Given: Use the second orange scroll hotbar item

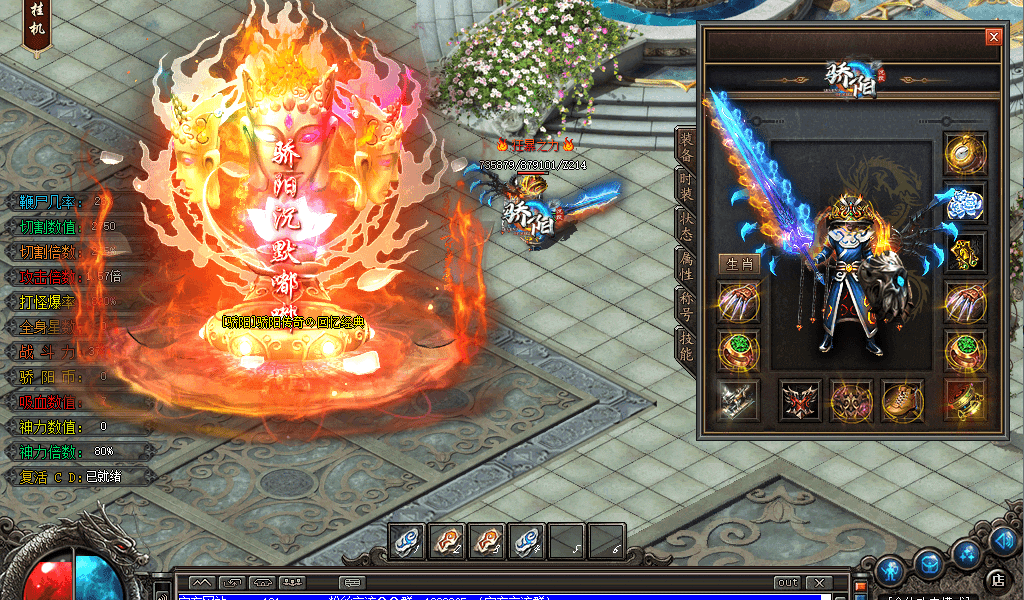Looking at the screenshot, I should pyautogui.click(x=487, y=541).
